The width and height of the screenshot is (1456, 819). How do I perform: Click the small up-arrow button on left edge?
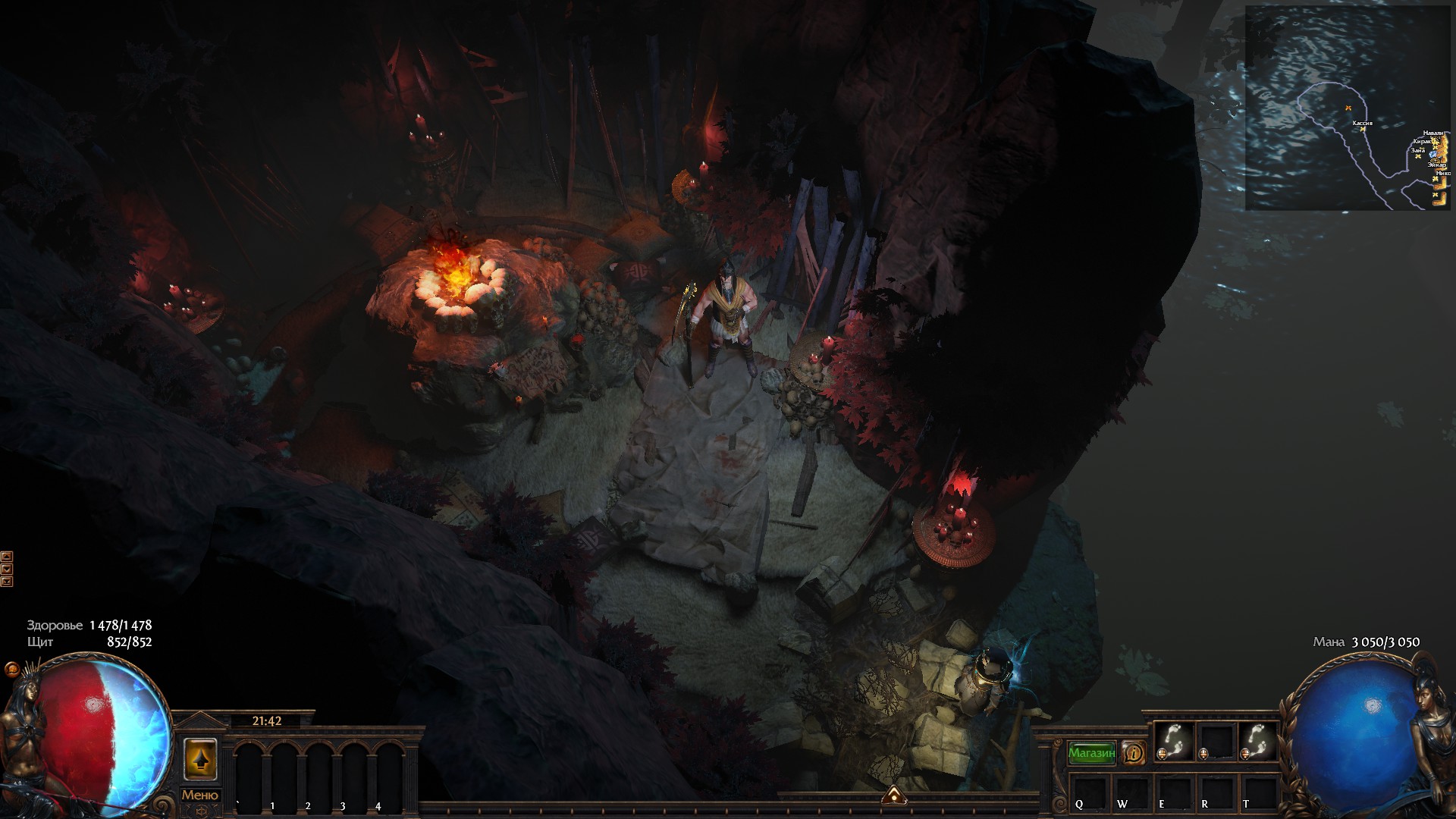(7, 557)
